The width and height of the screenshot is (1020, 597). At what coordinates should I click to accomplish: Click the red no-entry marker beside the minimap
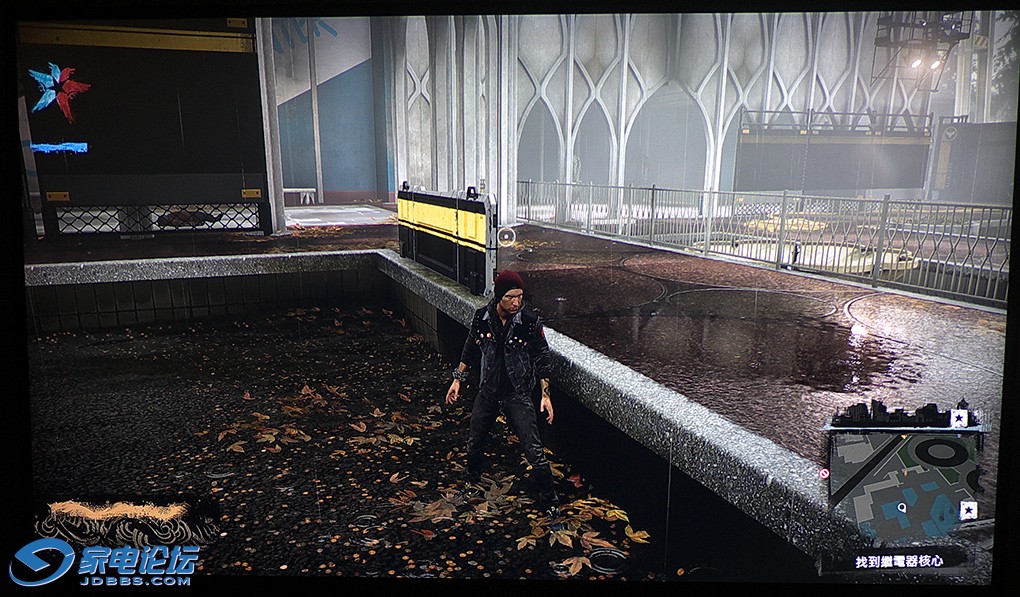(x=825, y=473)
